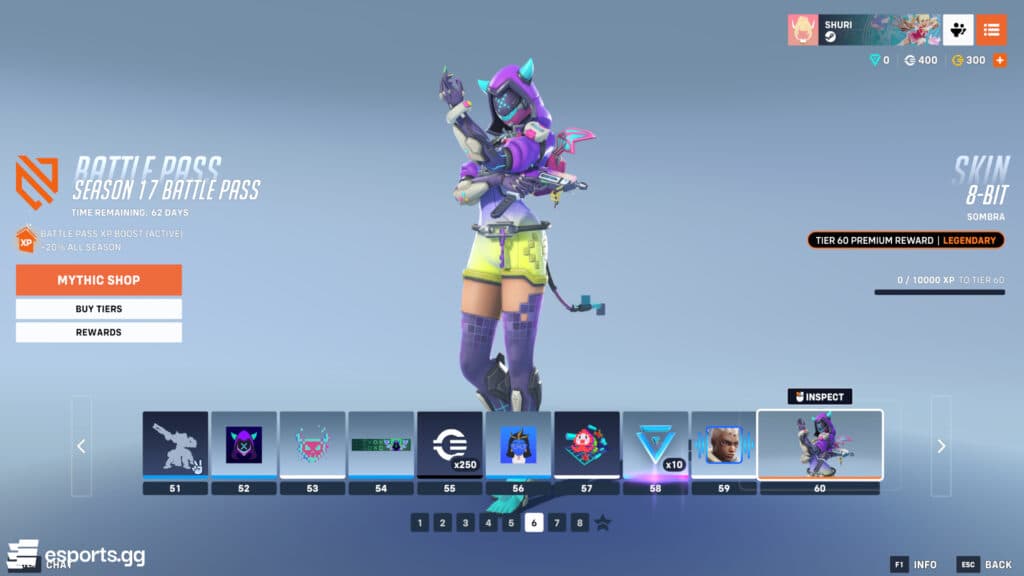This screenshot has width=1024, height=576.
Task: Click the Buy Tiers button
Action: click(x=98, y=309)
